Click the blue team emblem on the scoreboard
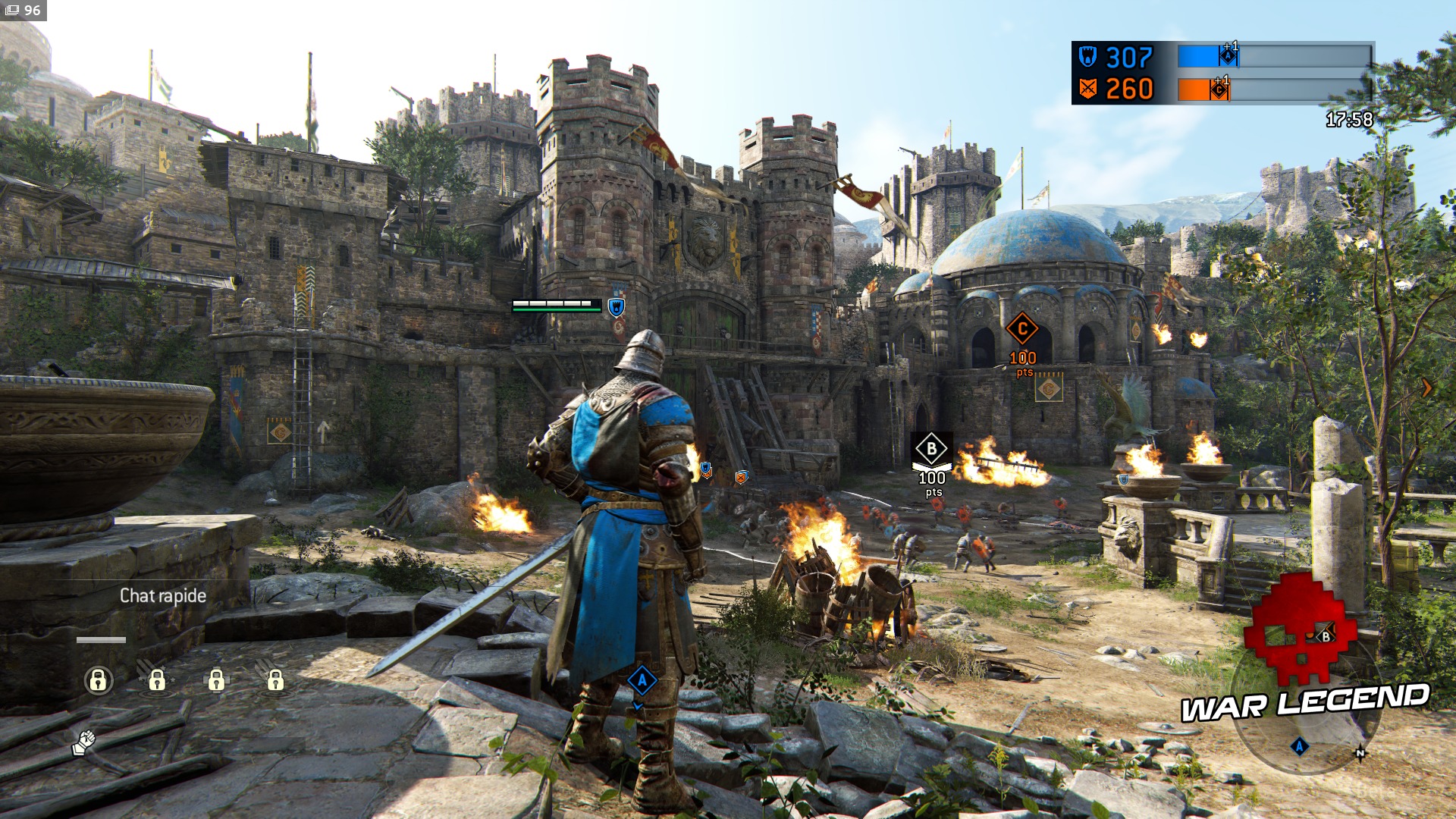This screenshot has height=819, width=1456. click(1088, 58)
